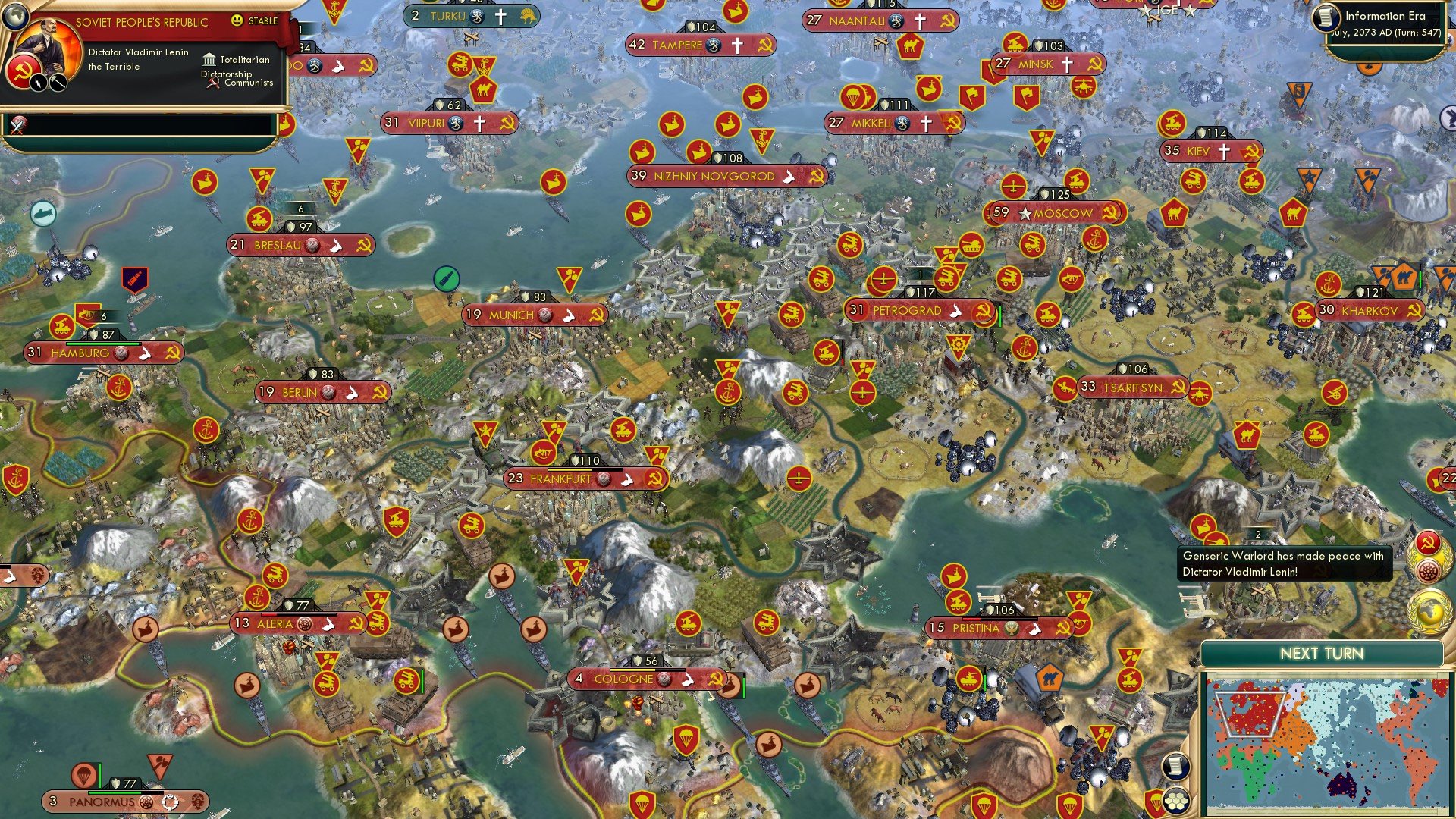Select the Kiev city label
Viewport: 1456px width, 819px height.
[1199, 152]
